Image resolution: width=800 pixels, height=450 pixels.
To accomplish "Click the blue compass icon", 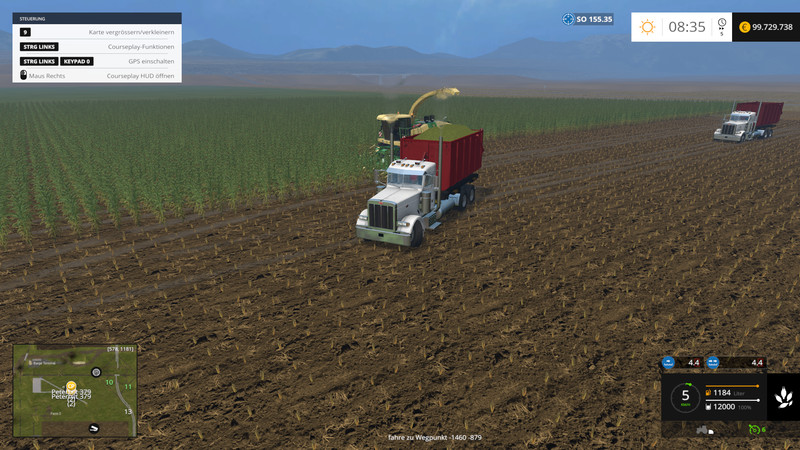I will click(568, 19).
